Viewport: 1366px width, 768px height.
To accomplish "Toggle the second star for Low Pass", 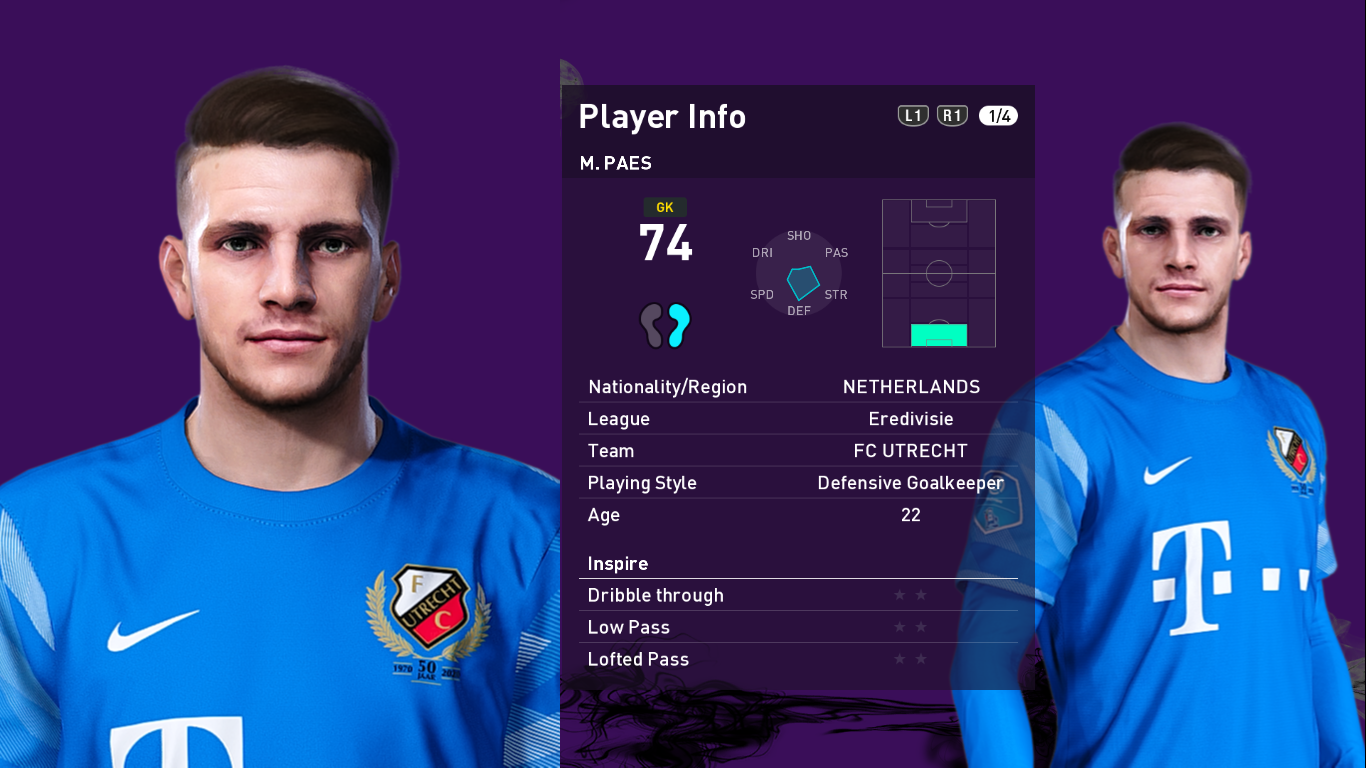I will click(919, 626).
